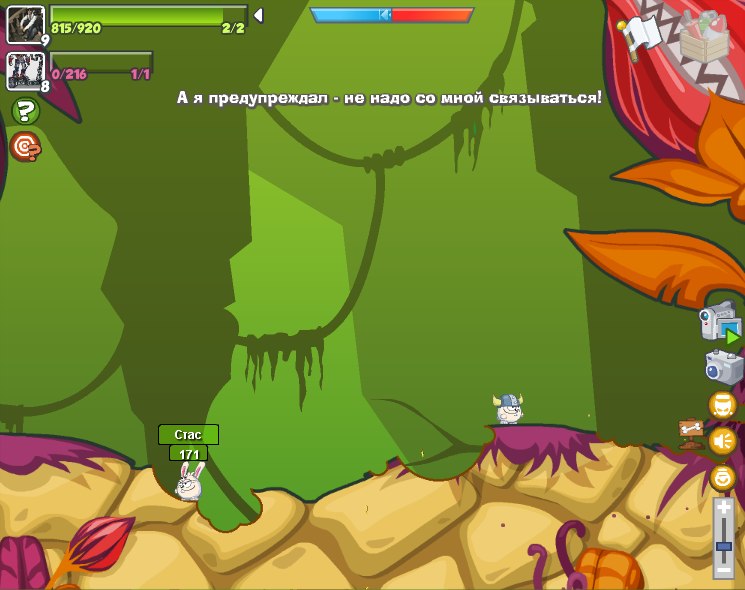Collapse the team panel with the white arrow

[257, 15]
